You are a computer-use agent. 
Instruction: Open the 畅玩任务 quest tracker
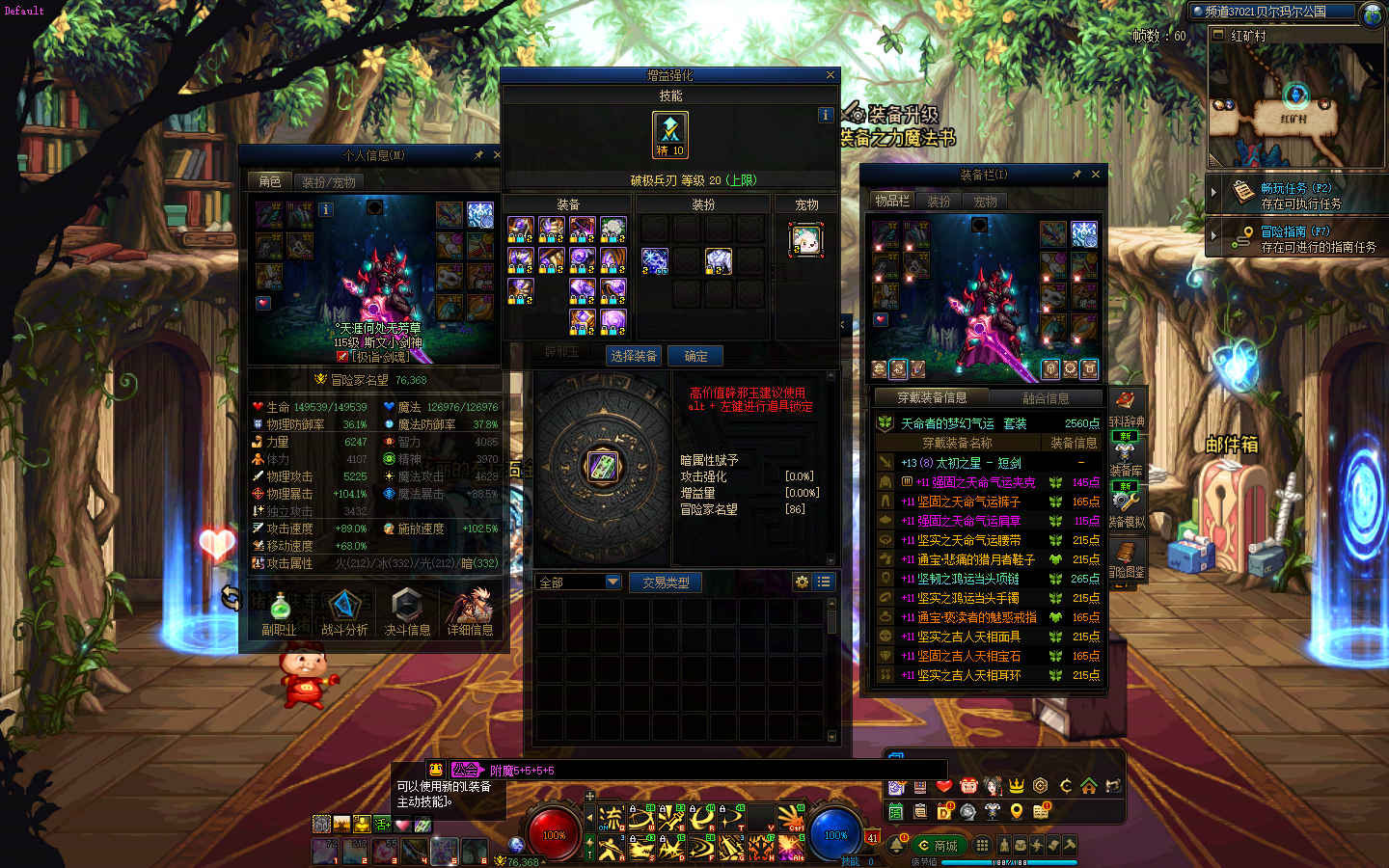(1296, 196)
